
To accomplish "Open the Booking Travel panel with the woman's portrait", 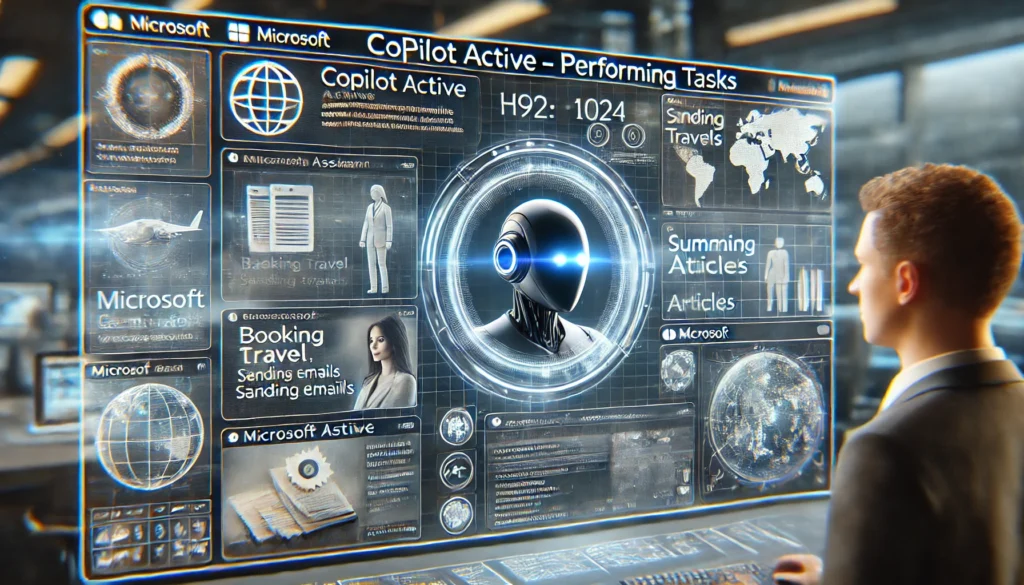I will click(319, 362).
